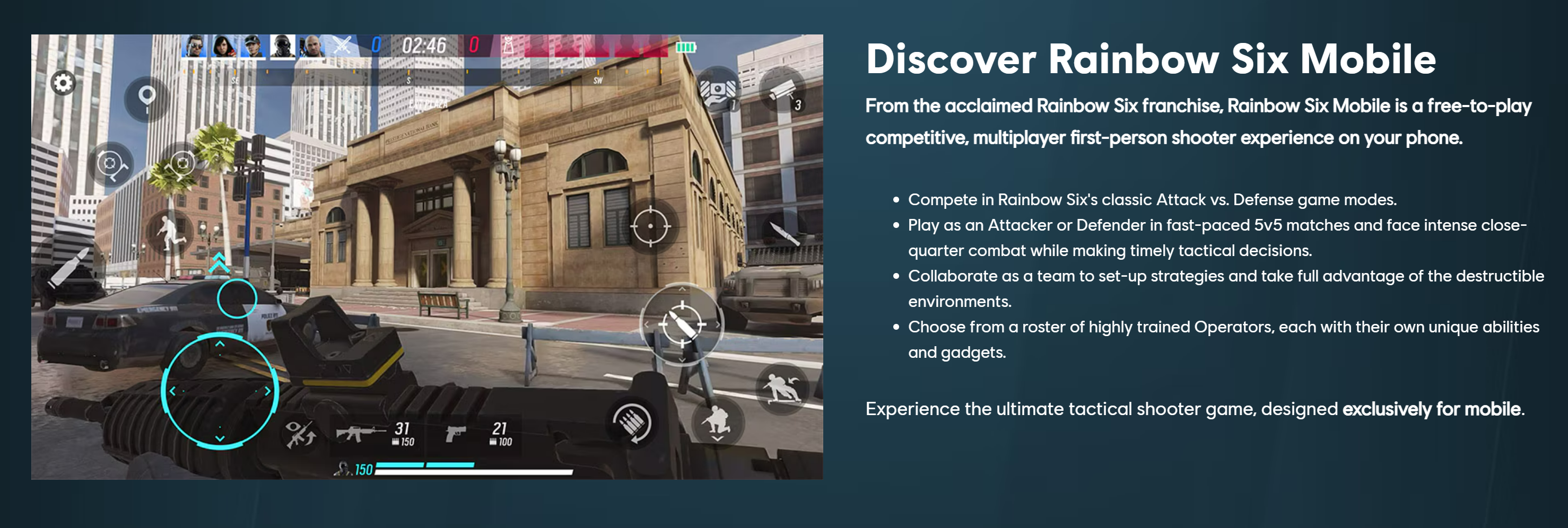The width and height of the screenshot is (1568, 528).
Task: Tap the running man sprint button
Action: click(169, 232)
